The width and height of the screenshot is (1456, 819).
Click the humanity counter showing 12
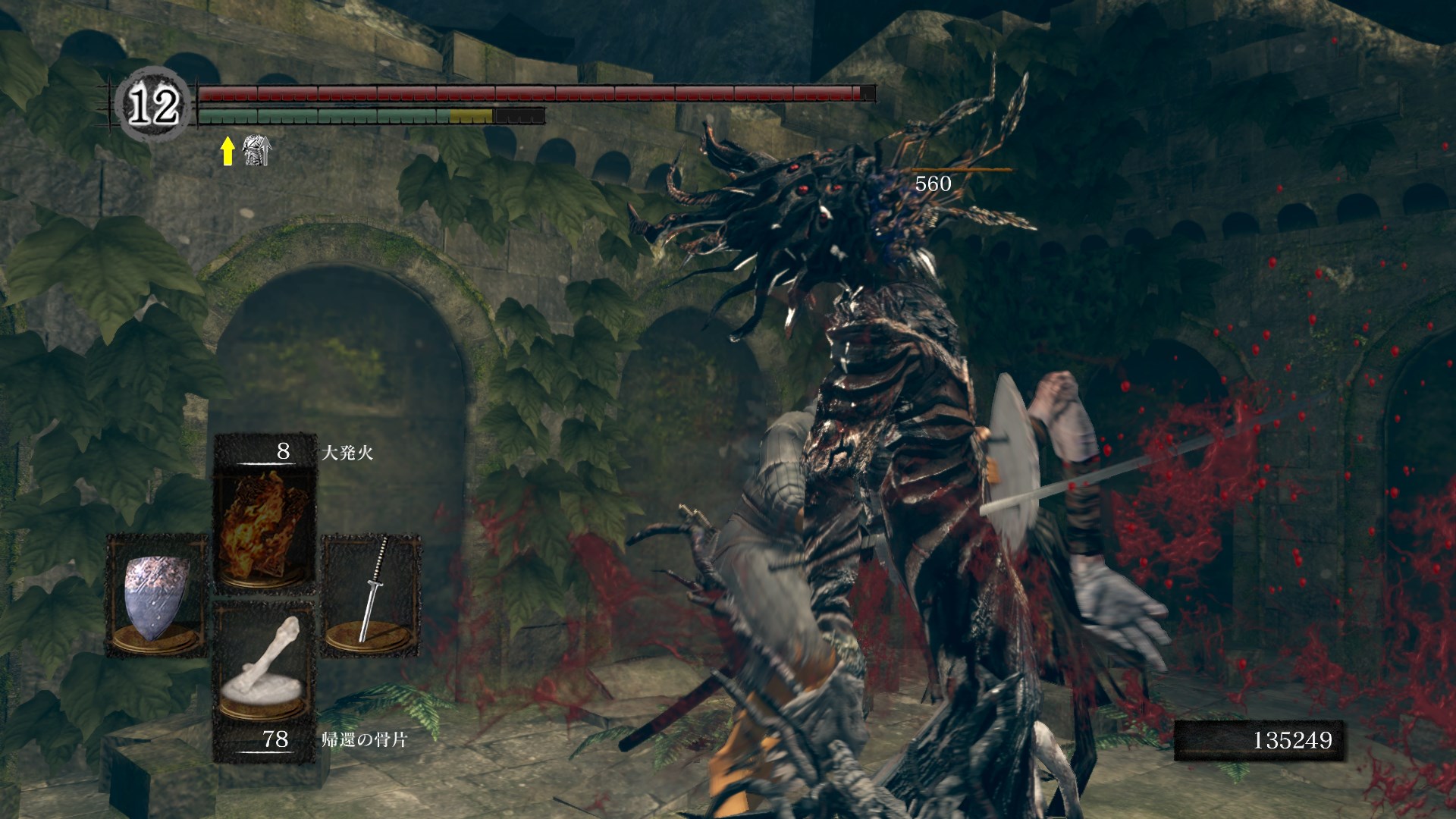pos(152,105)
